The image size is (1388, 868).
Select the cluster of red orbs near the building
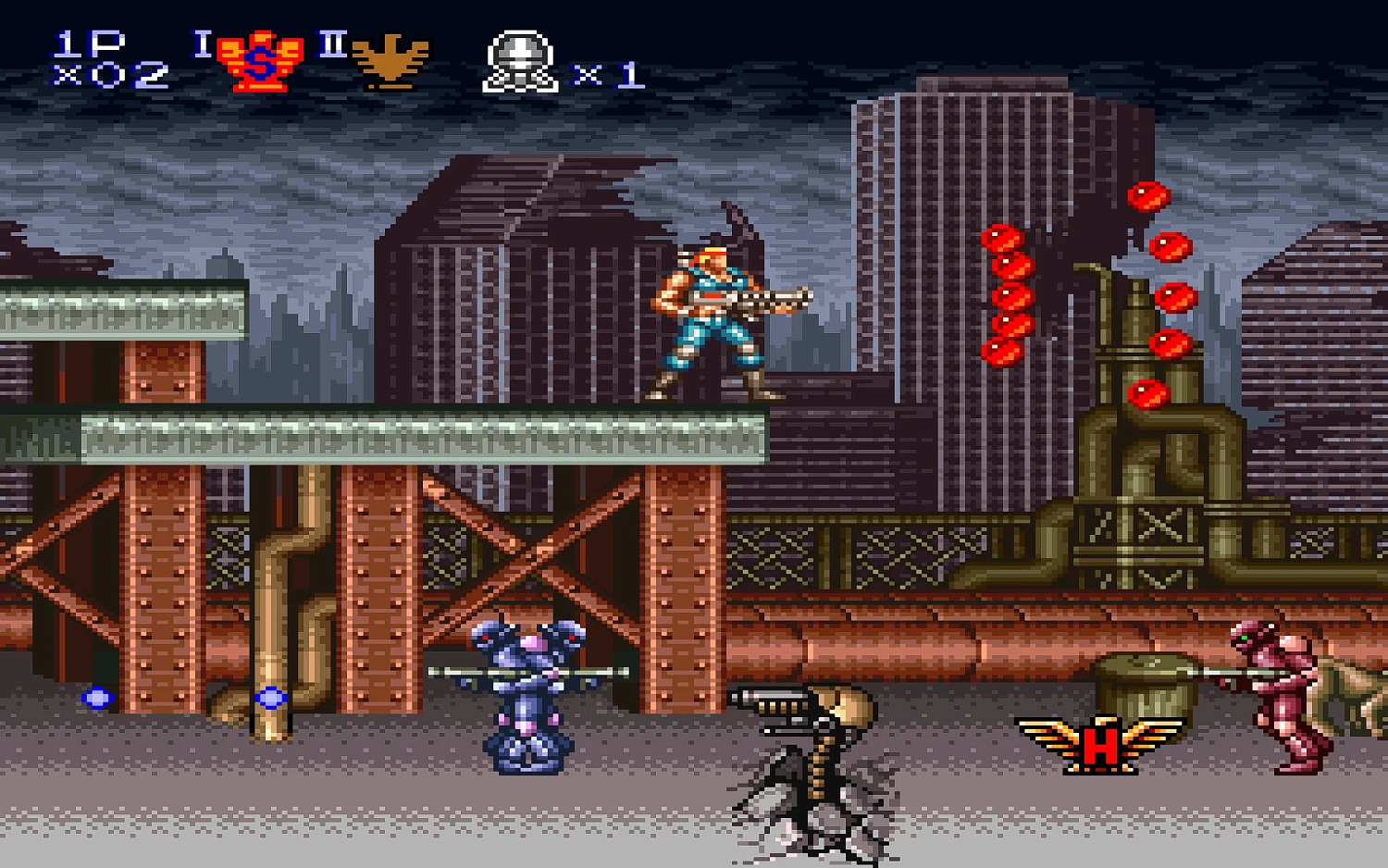point(1007,296)
